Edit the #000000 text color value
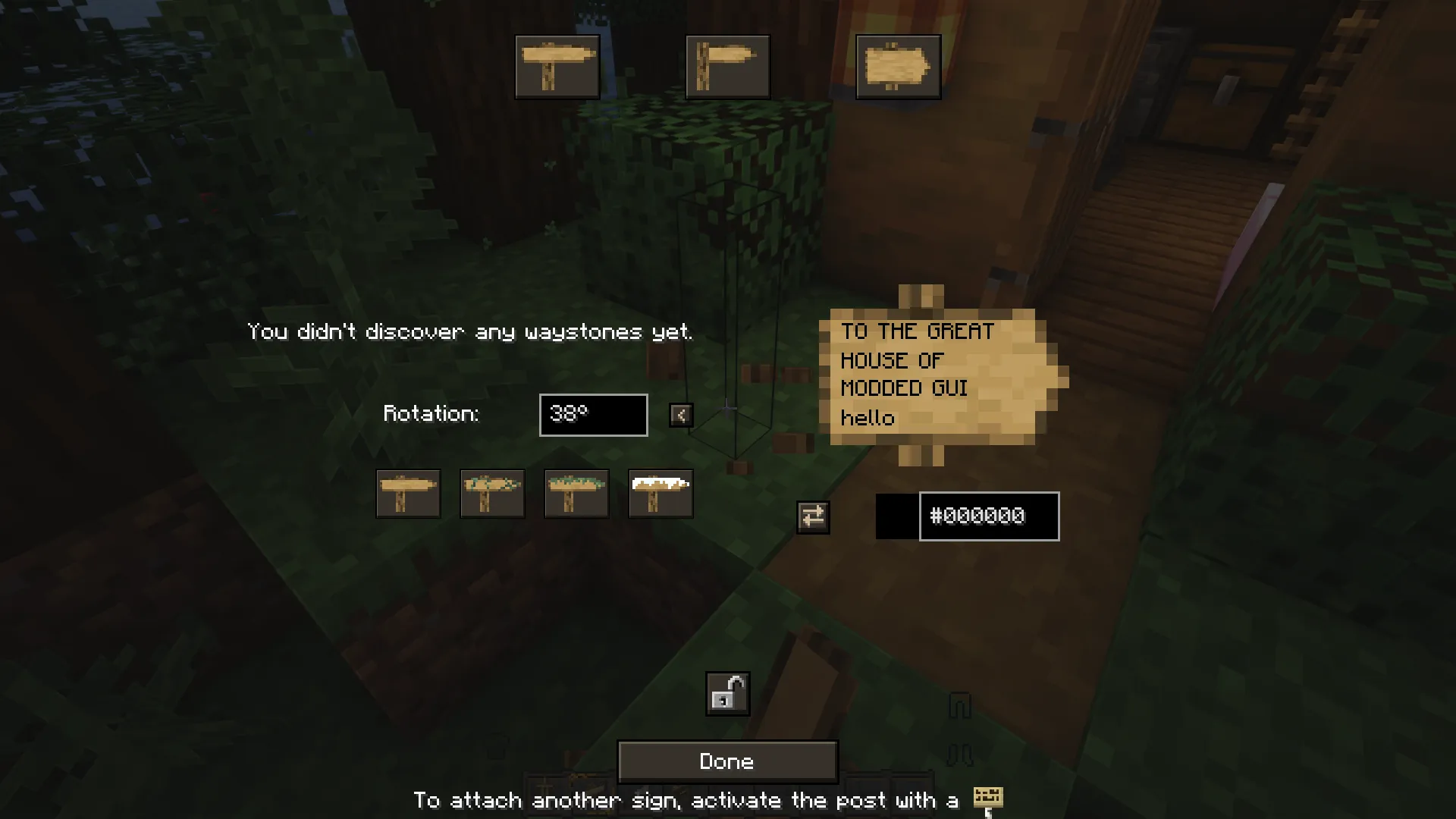Image resolution: width=1456 pixels, height=819 pixels. tap(988, 516)
